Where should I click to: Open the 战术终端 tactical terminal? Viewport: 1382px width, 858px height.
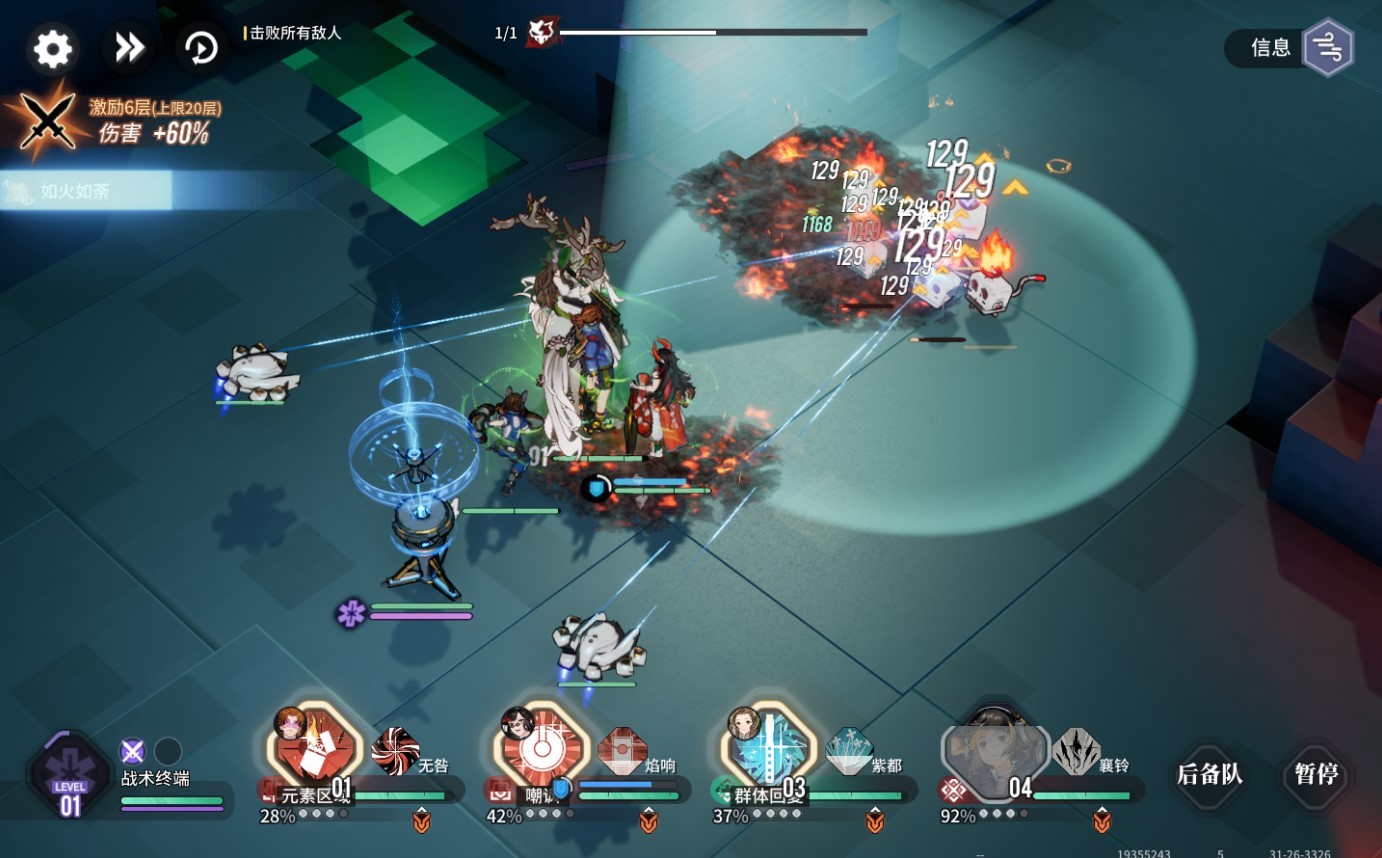click(70, 777)
